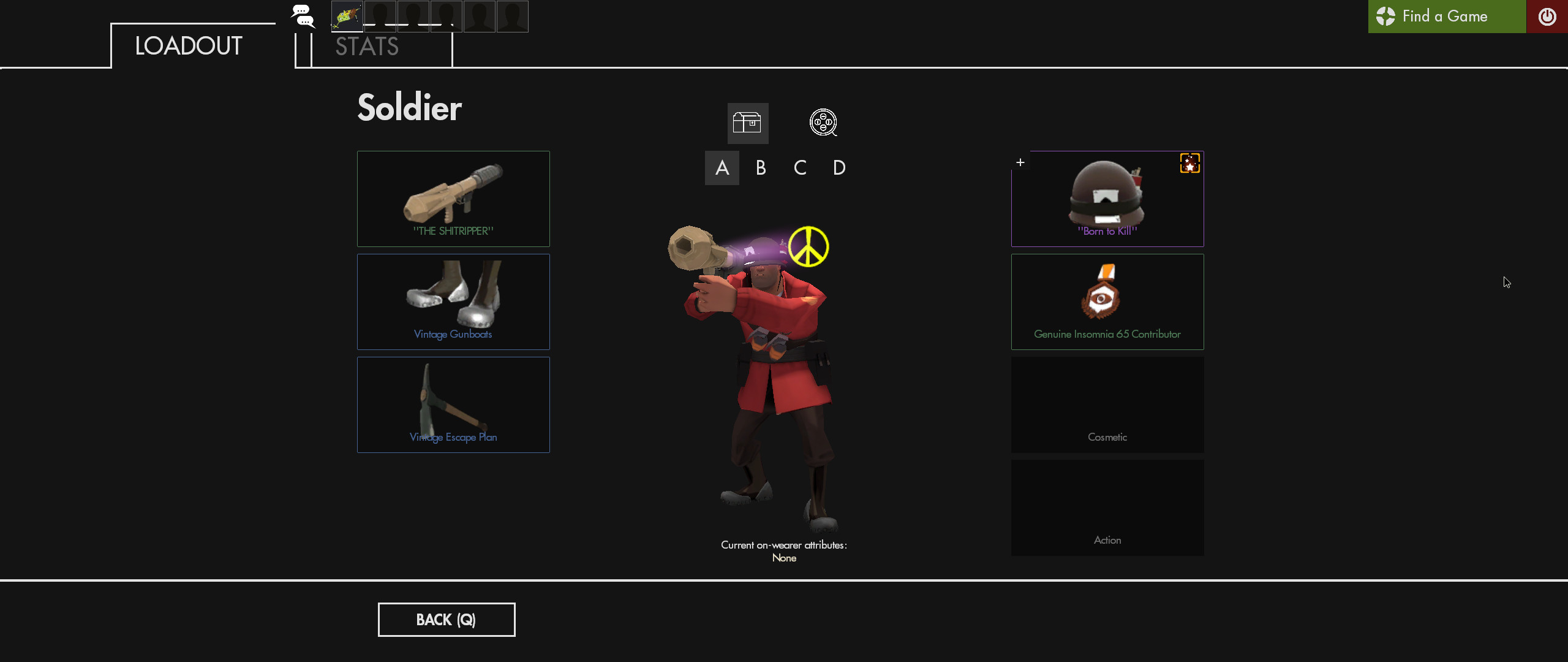Screen dimensions: 1568x662
Task: Open the taunt loadout via the film reel icon
Action: pyautogui.click(x=823, y=122)
